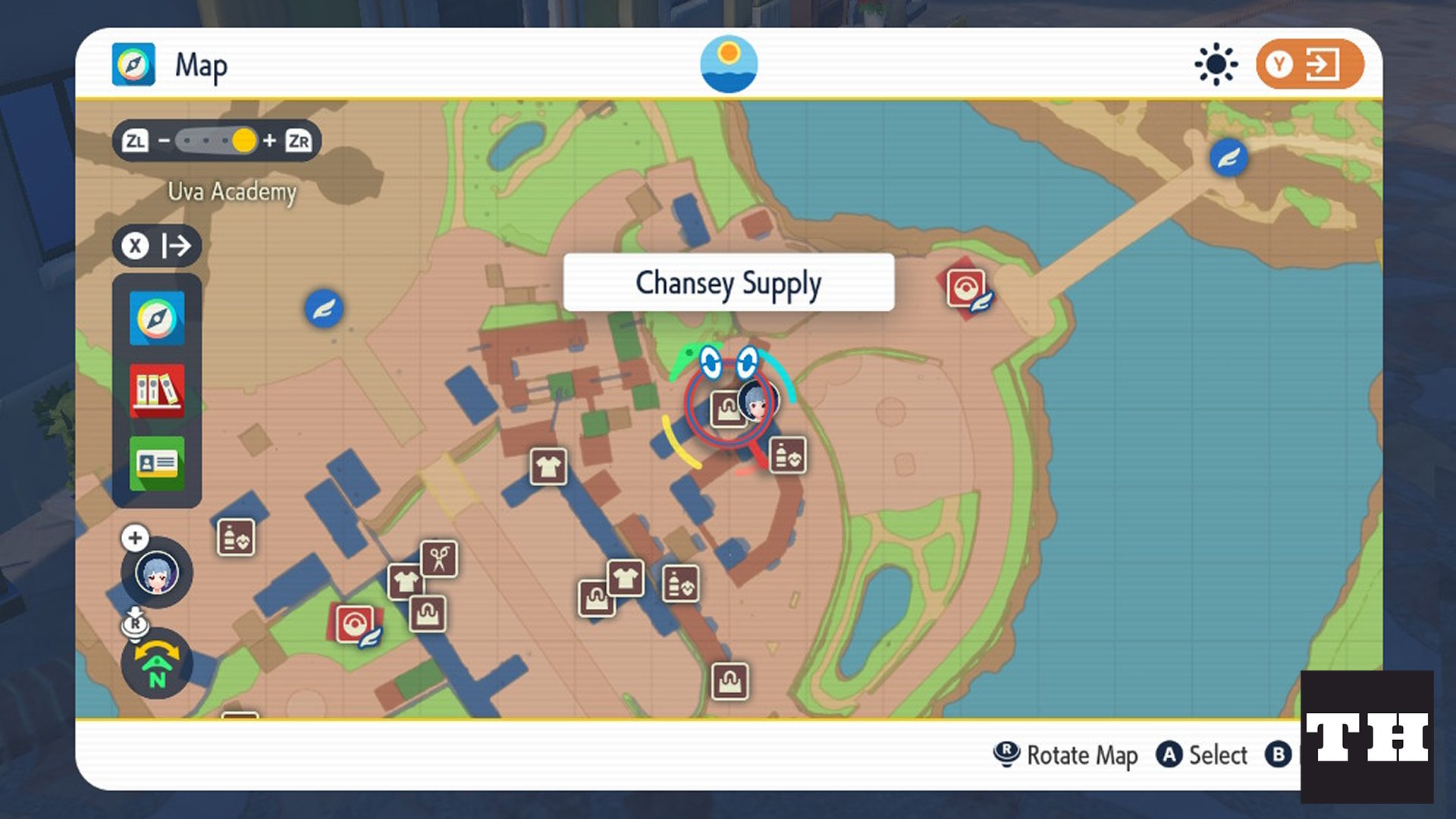Open the Pokédex books icon
The height and width of the screenshot is (819, 1456).
pos(156,391)
